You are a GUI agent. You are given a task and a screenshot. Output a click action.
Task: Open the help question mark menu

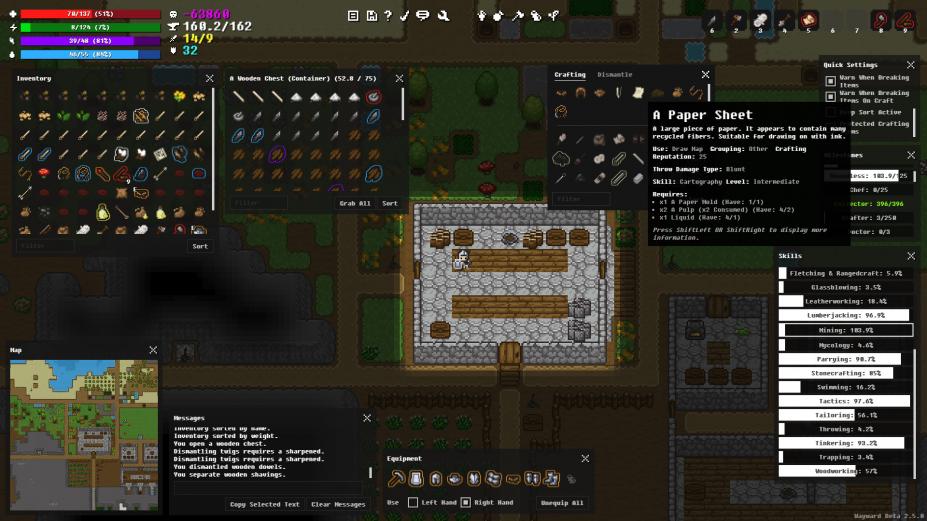pyautogui.click(x=388, y=15)
